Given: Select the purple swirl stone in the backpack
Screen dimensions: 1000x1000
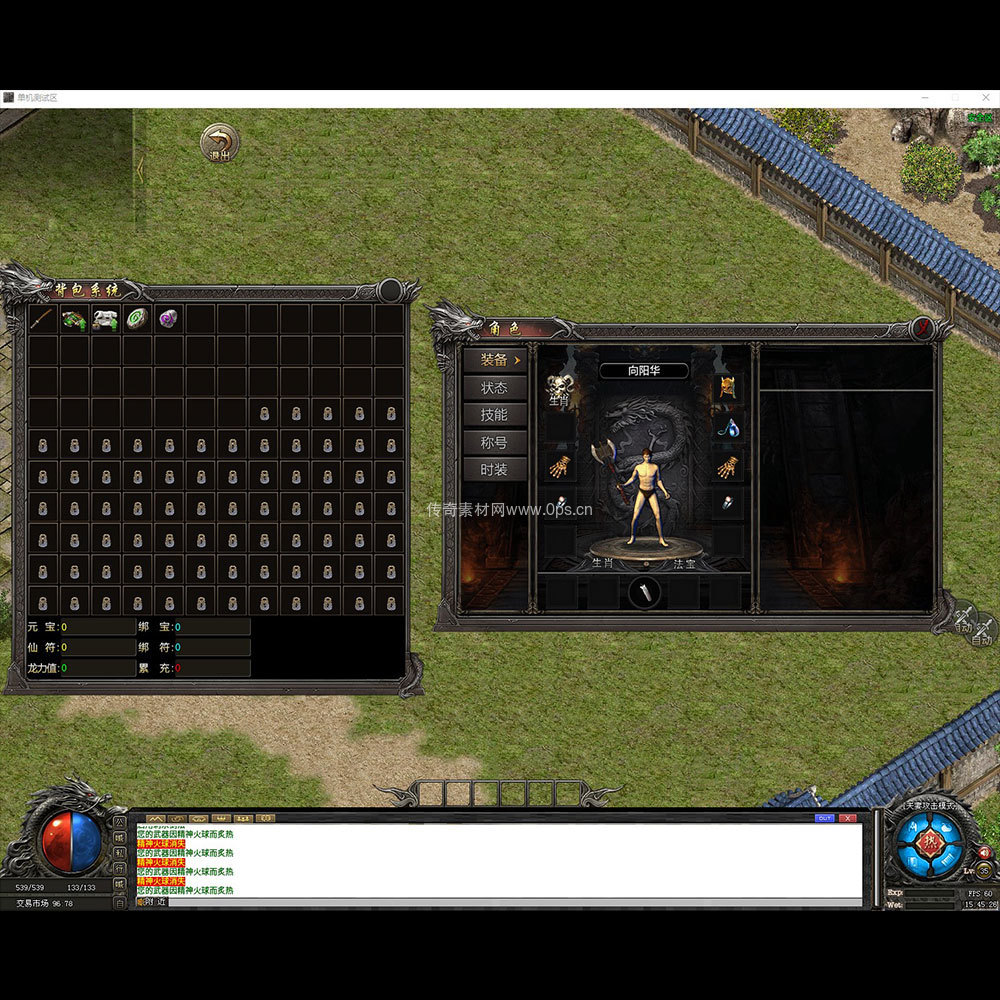Looking at the screenshot, I should point(168,319).
